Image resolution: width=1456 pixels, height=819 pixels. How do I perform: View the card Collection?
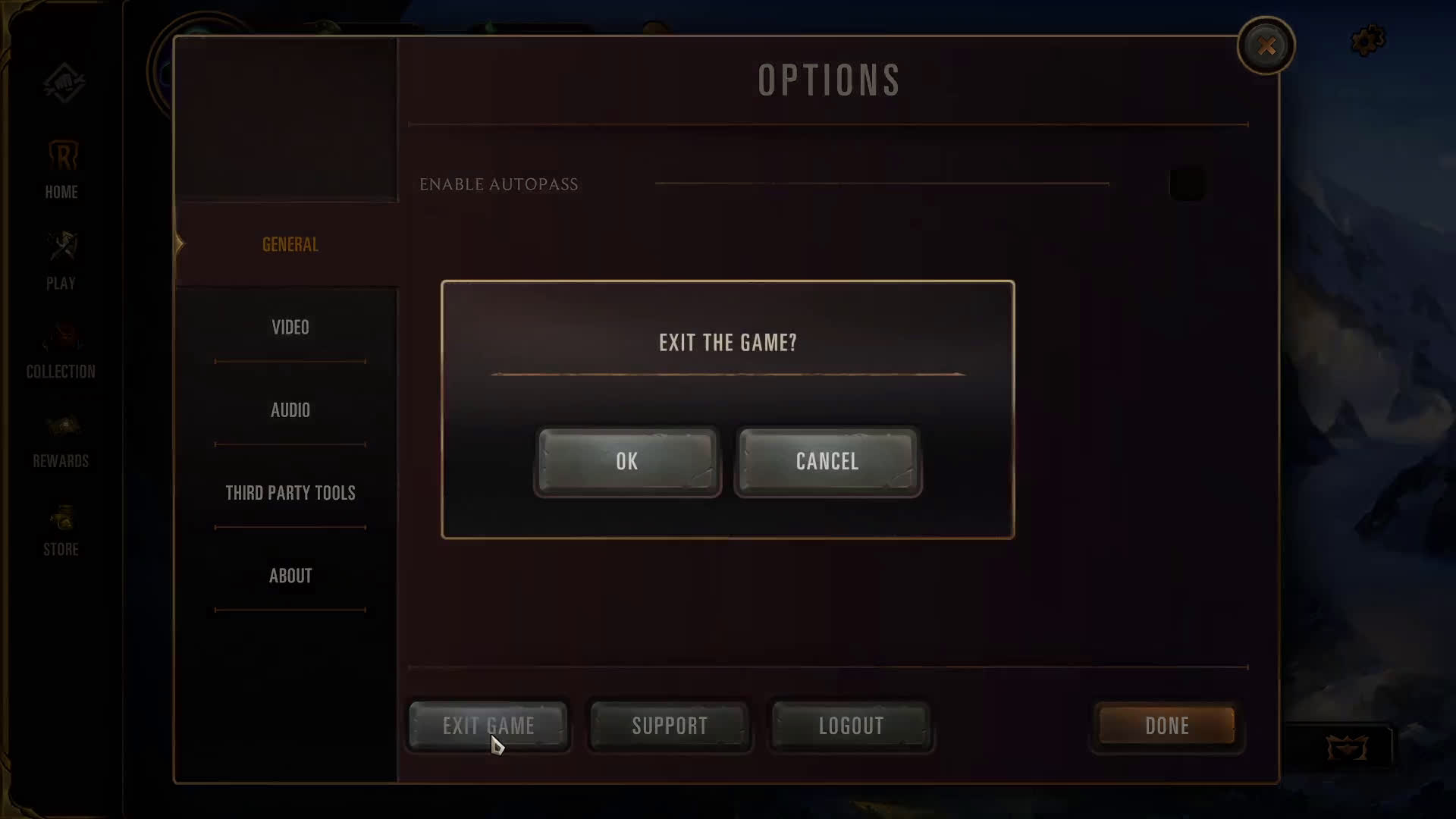click(x=61, y=350)
